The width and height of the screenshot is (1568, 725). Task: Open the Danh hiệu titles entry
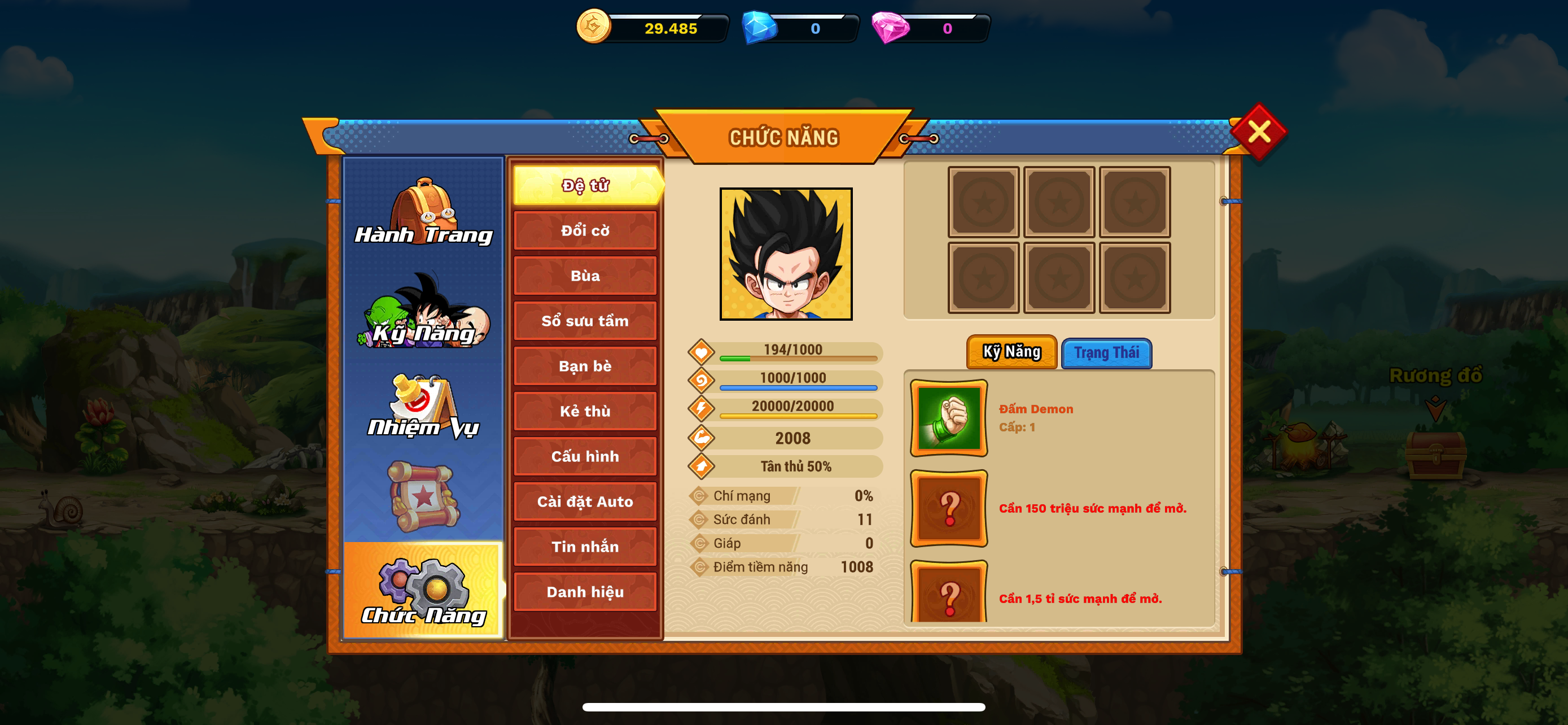585,592
